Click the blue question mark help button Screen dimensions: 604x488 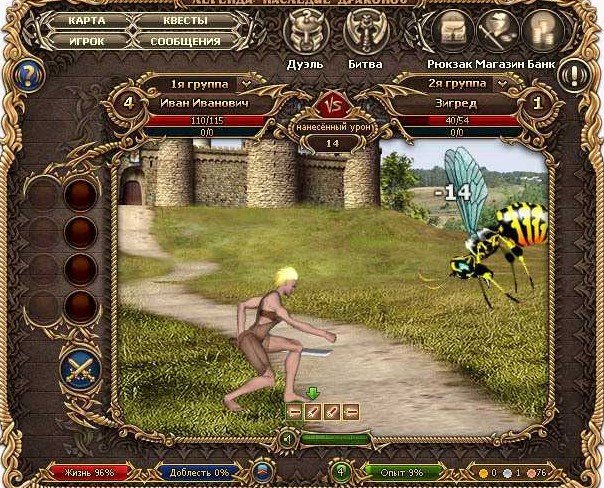[29, 75]
